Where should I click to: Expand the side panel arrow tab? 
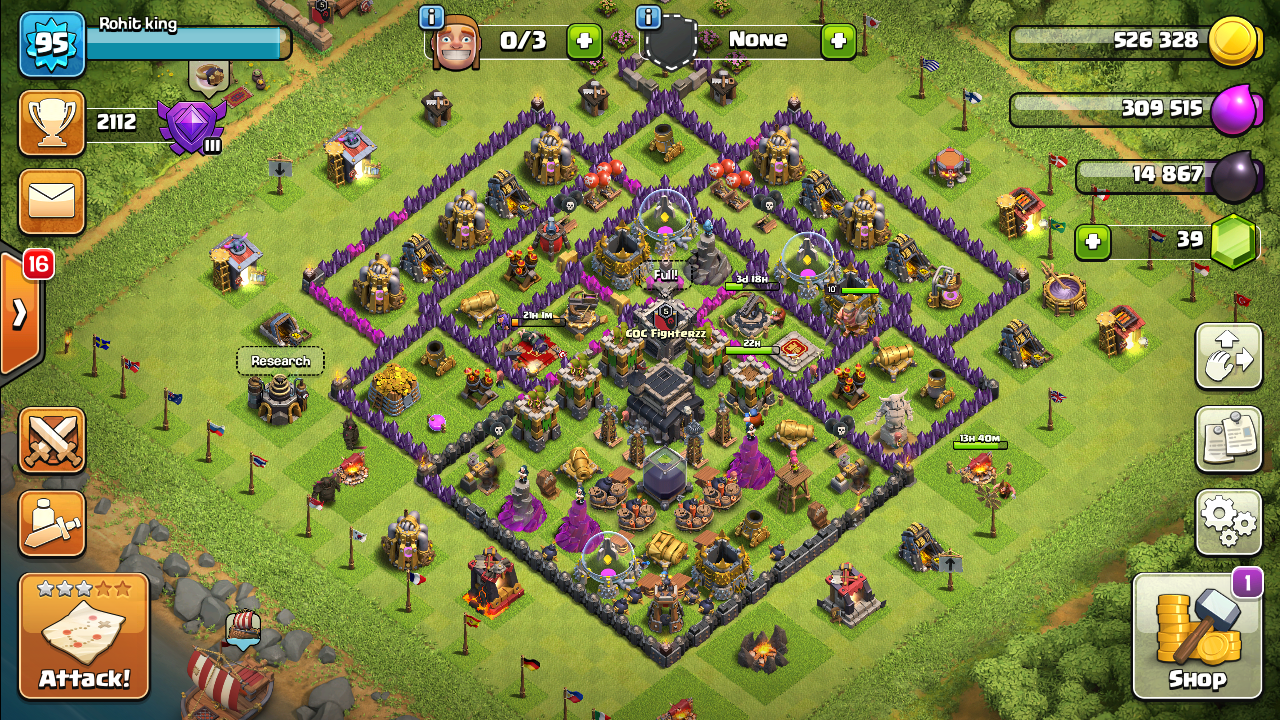point(19,314)
